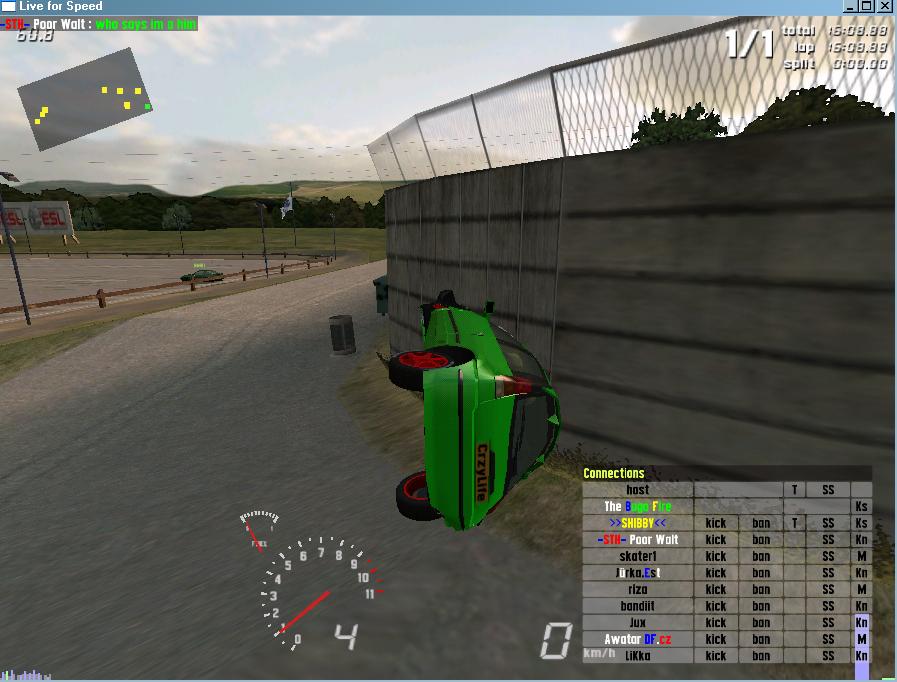Screen dimensions: 897x682
Task: Minimize the Live for Speed window
Action: click(849, 6)
